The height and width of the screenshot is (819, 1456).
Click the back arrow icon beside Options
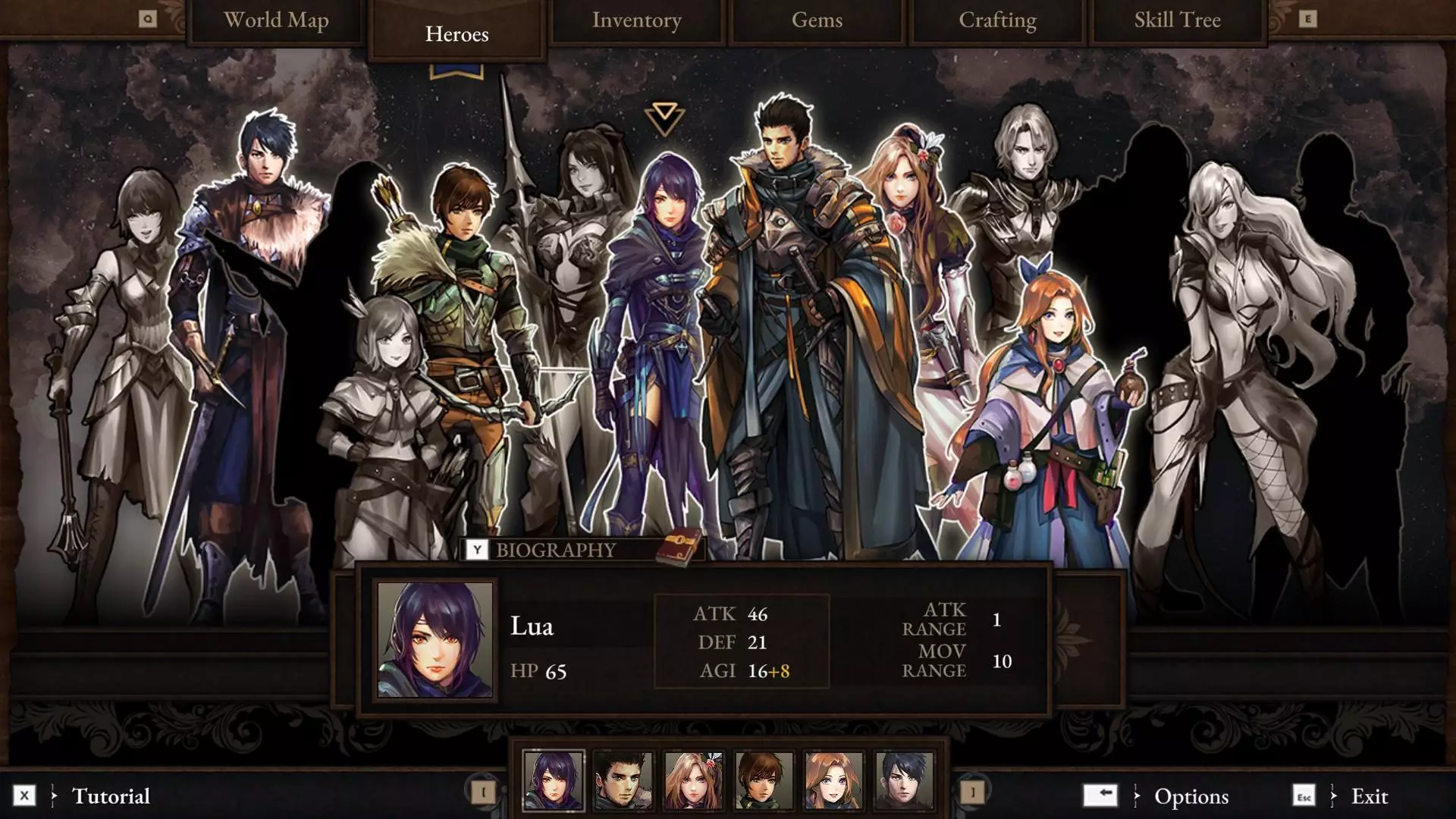(x=1101, y=796)
